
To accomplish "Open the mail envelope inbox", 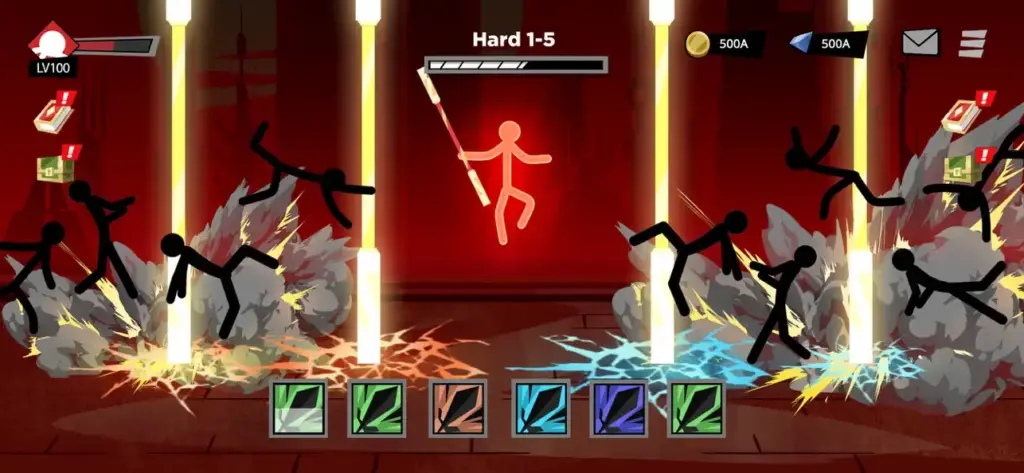I will (x=920, y=43).
